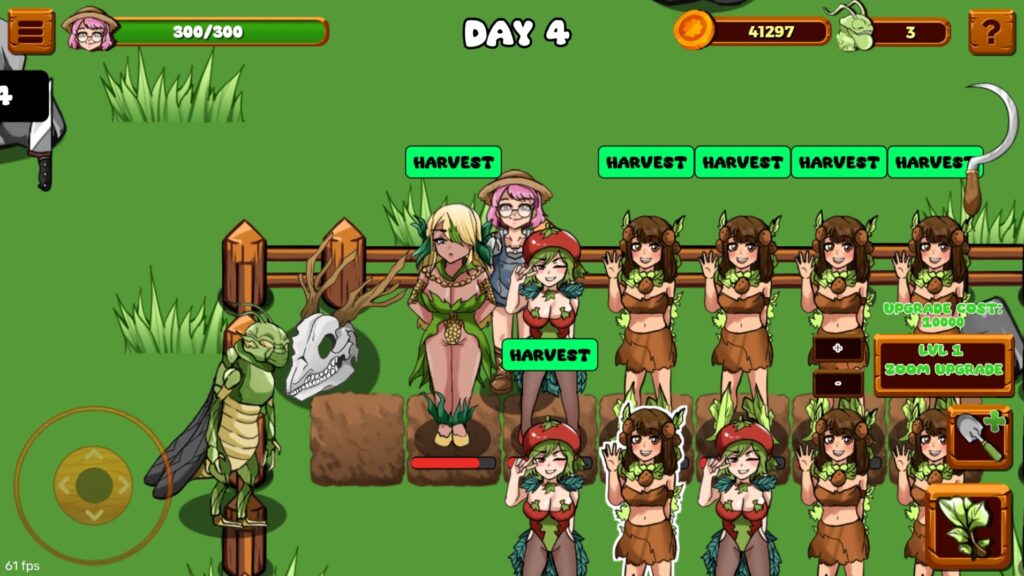1024x576 pixels.
Task: Zoom in with the plus button
Action: pyautogui.click(x=838, y=349)
